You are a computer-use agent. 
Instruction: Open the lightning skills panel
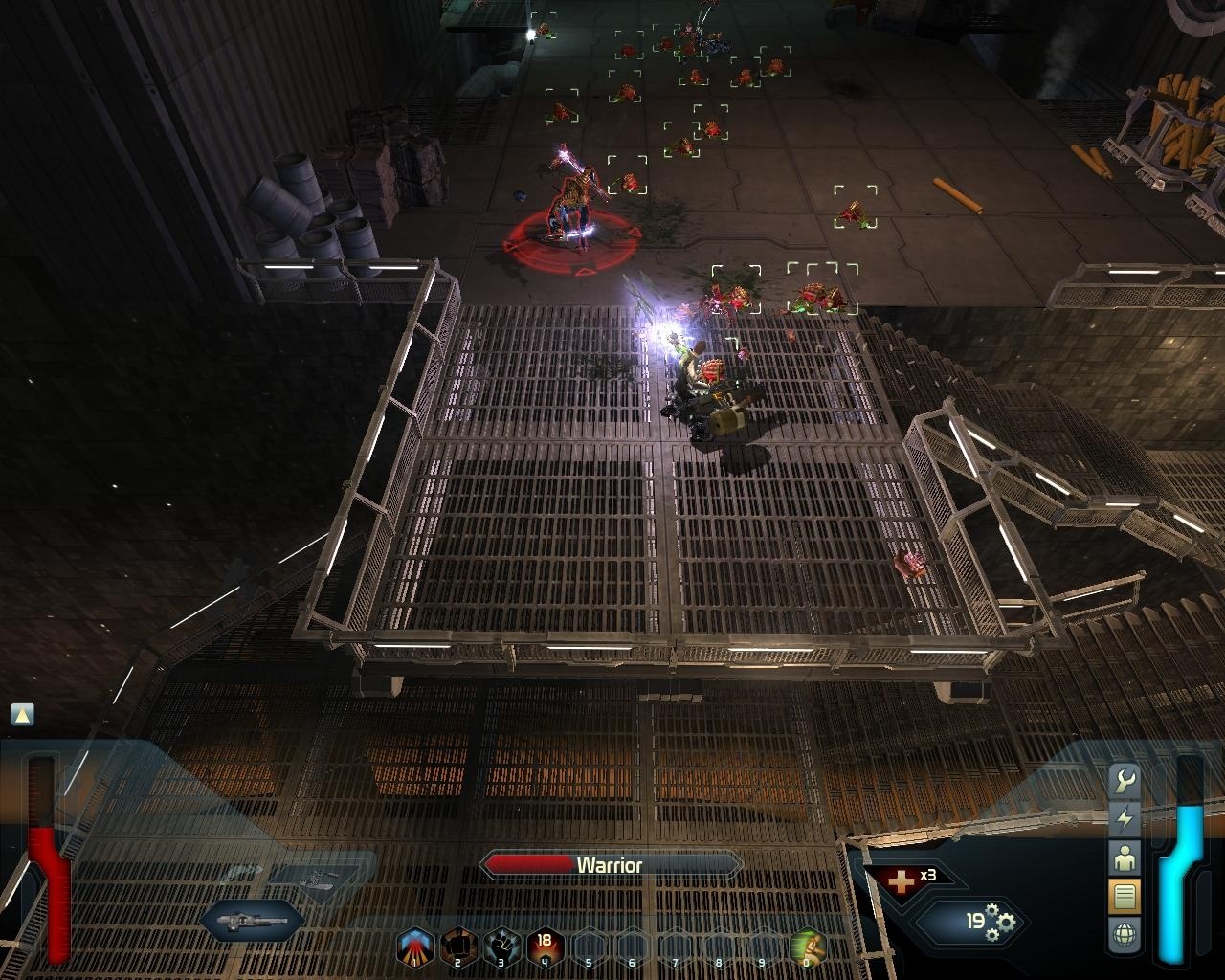[x=1125, y=818]
